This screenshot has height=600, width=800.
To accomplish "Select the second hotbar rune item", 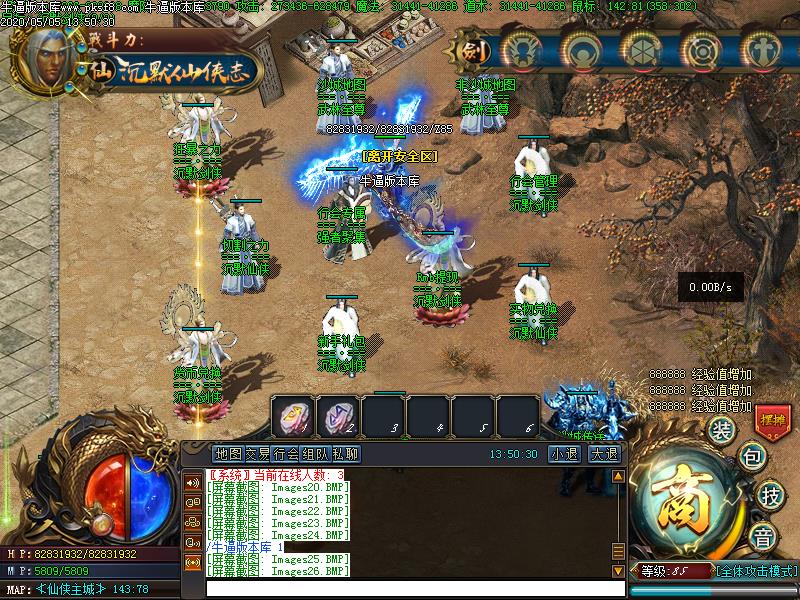I will point(338,415).
